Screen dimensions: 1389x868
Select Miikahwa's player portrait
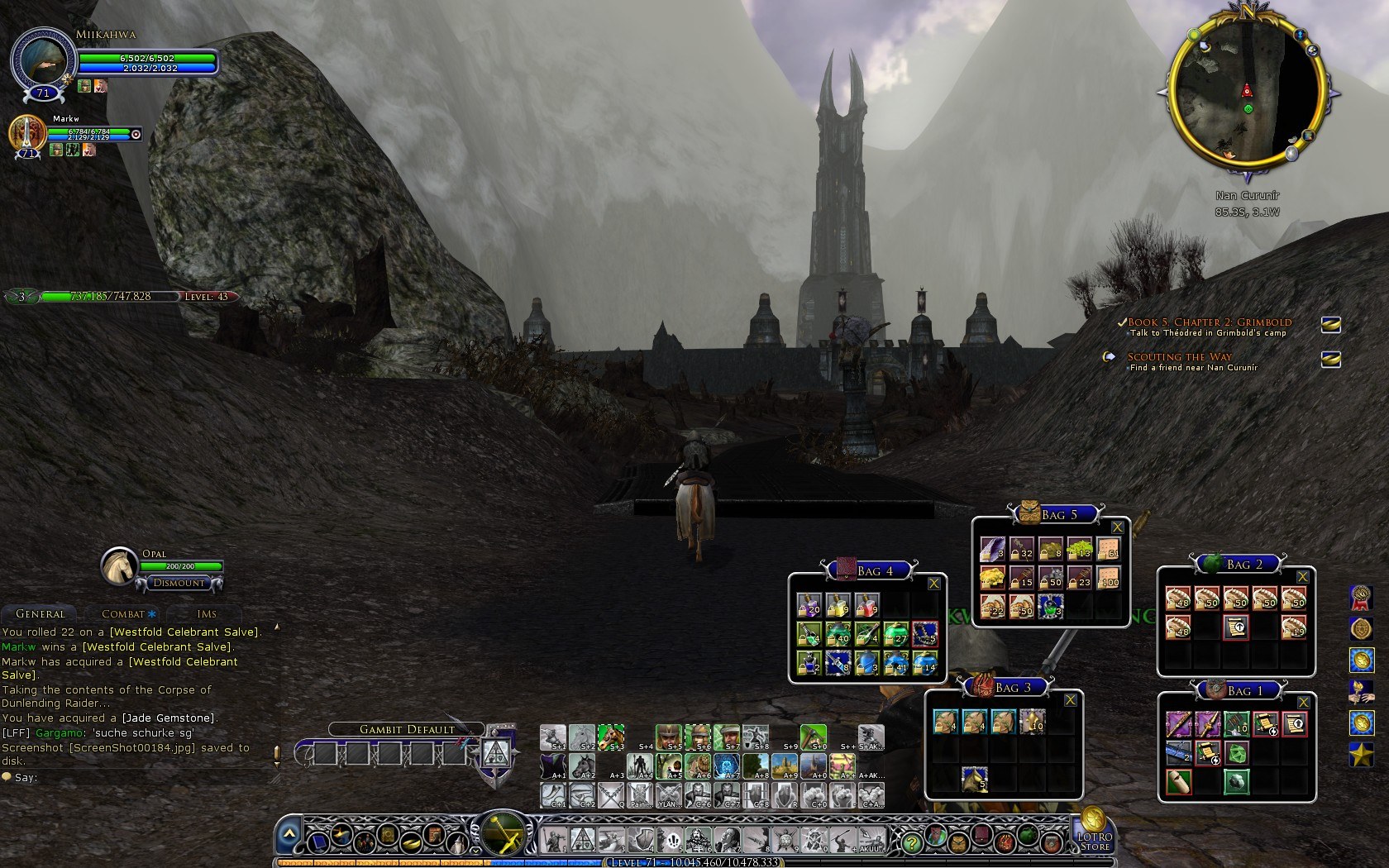click(43, 60)
